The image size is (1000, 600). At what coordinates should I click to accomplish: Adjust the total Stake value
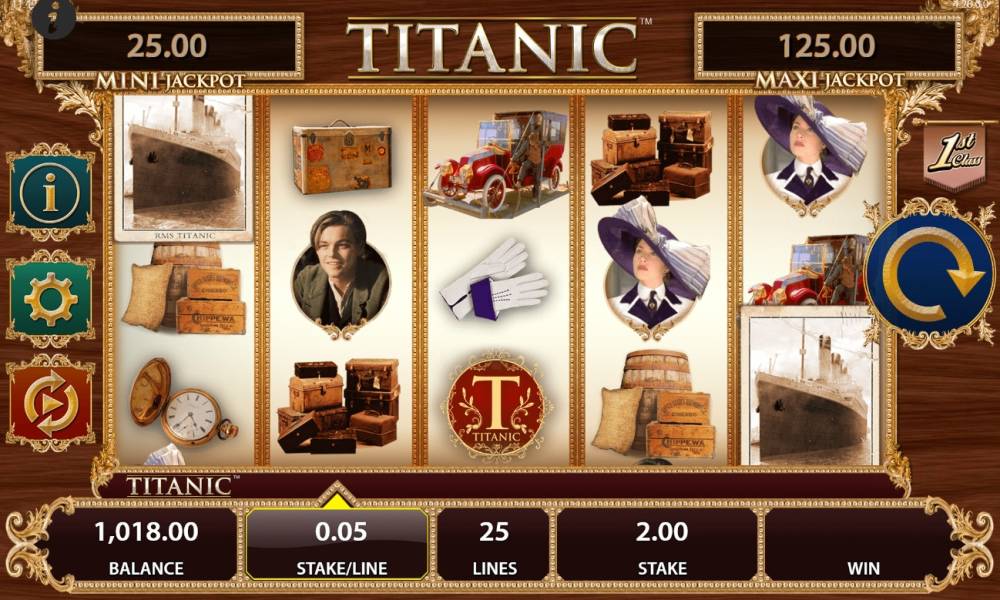661,546
